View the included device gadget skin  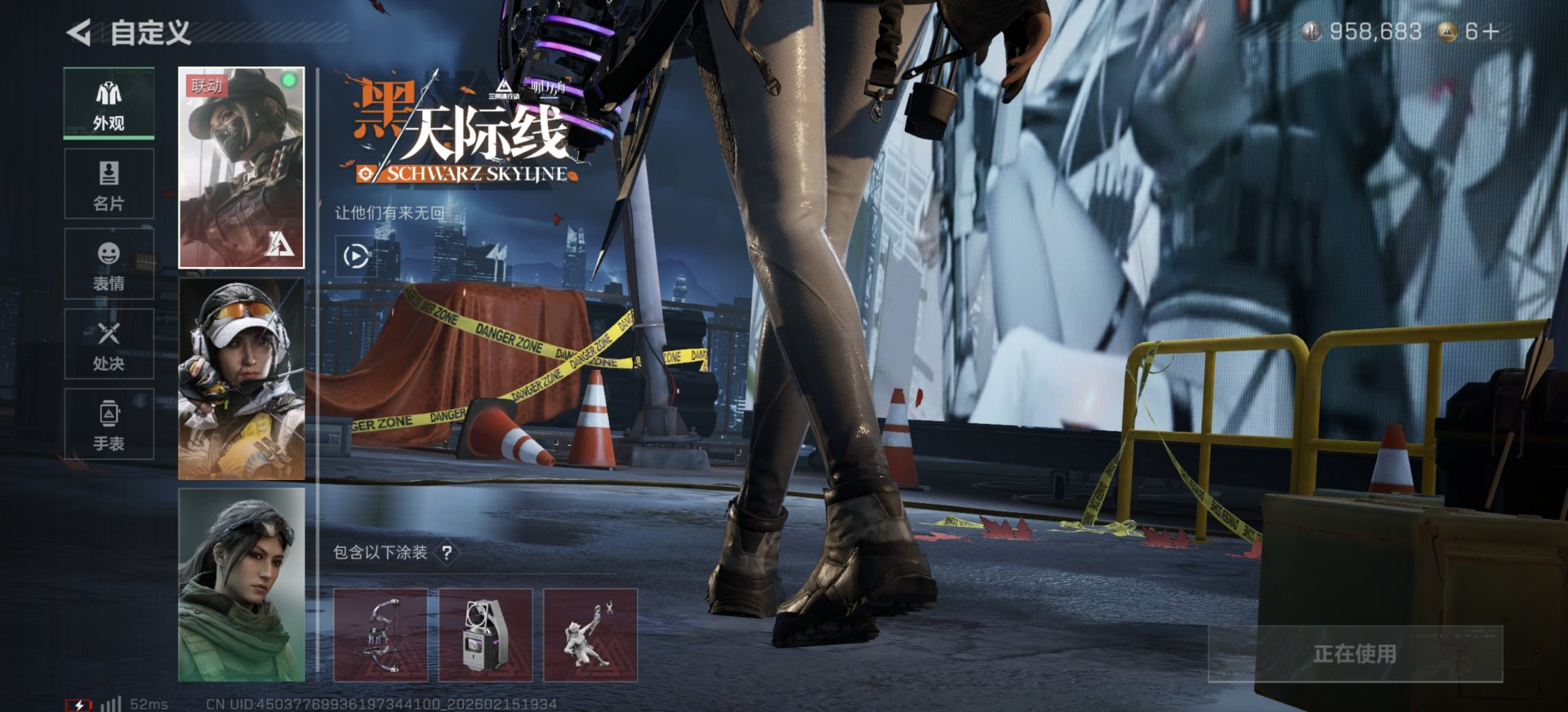(485, 635)
